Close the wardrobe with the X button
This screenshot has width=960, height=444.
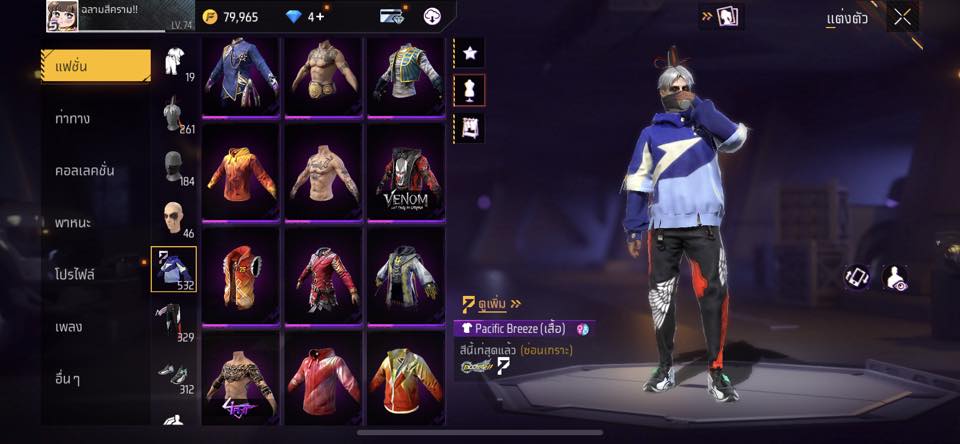pyautogui.click(x=902, y=17)
